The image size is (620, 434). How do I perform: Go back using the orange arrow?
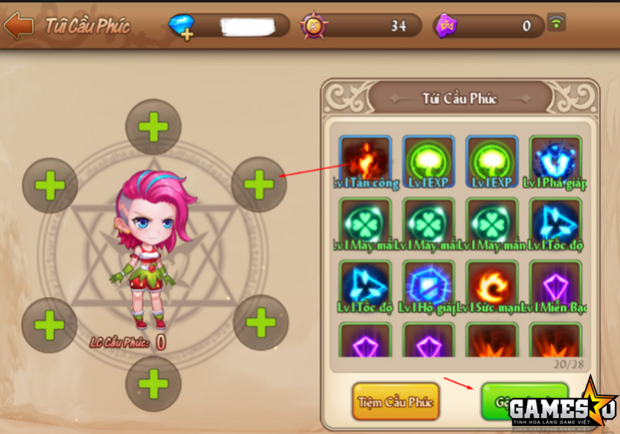coord(18,25)
